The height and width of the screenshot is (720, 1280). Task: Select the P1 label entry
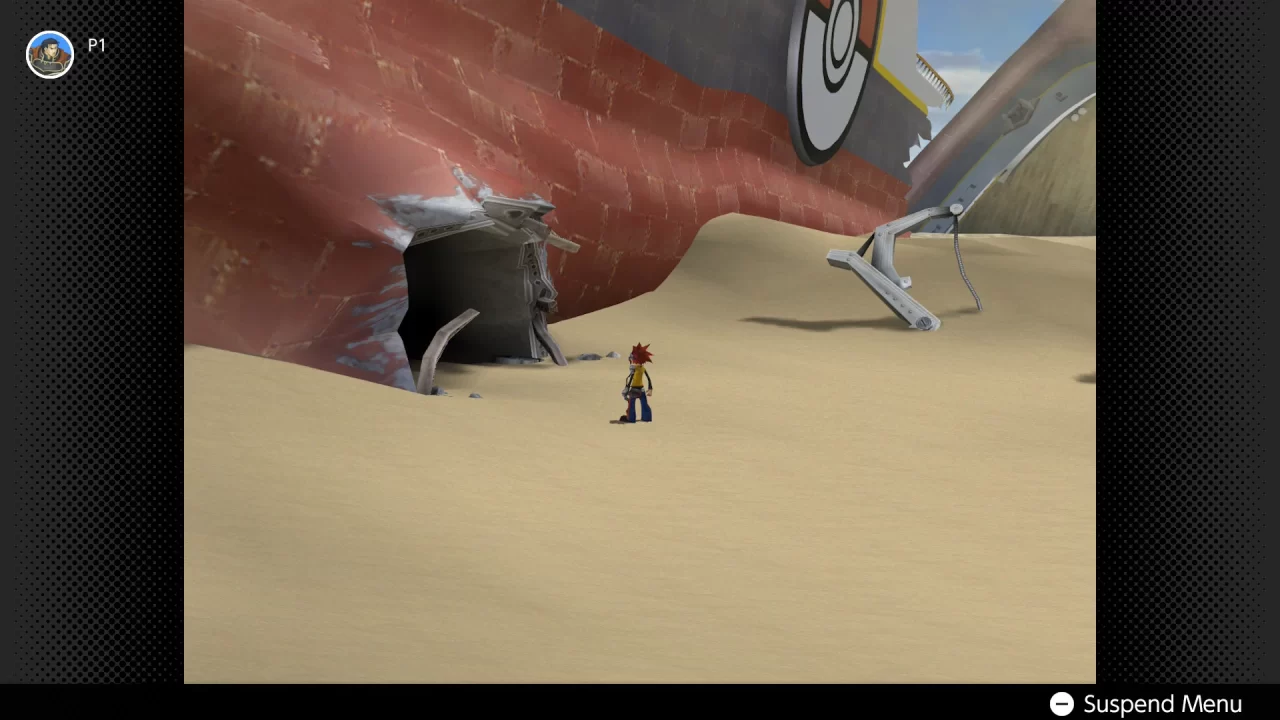(96, 45)
